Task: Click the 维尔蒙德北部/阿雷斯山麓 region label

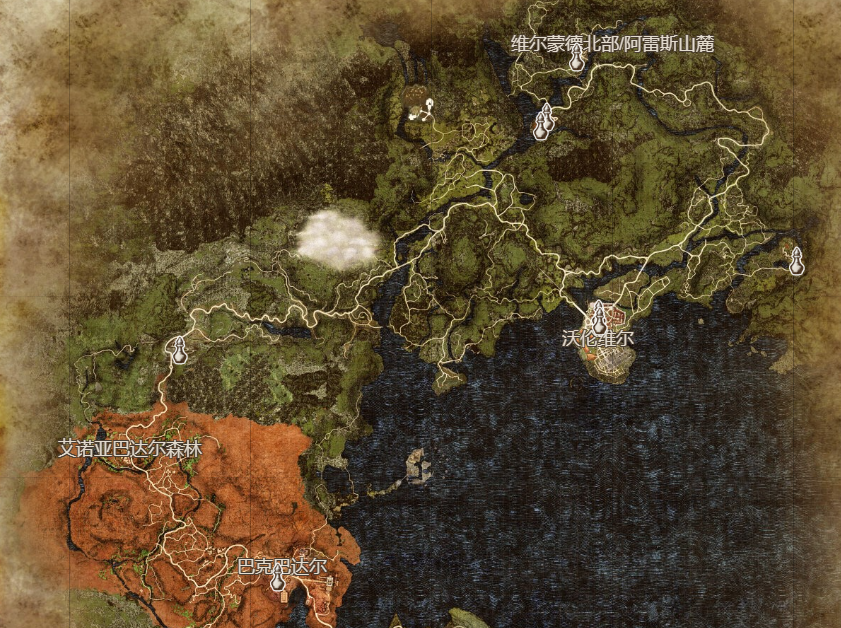Action: tap(612, 42)
